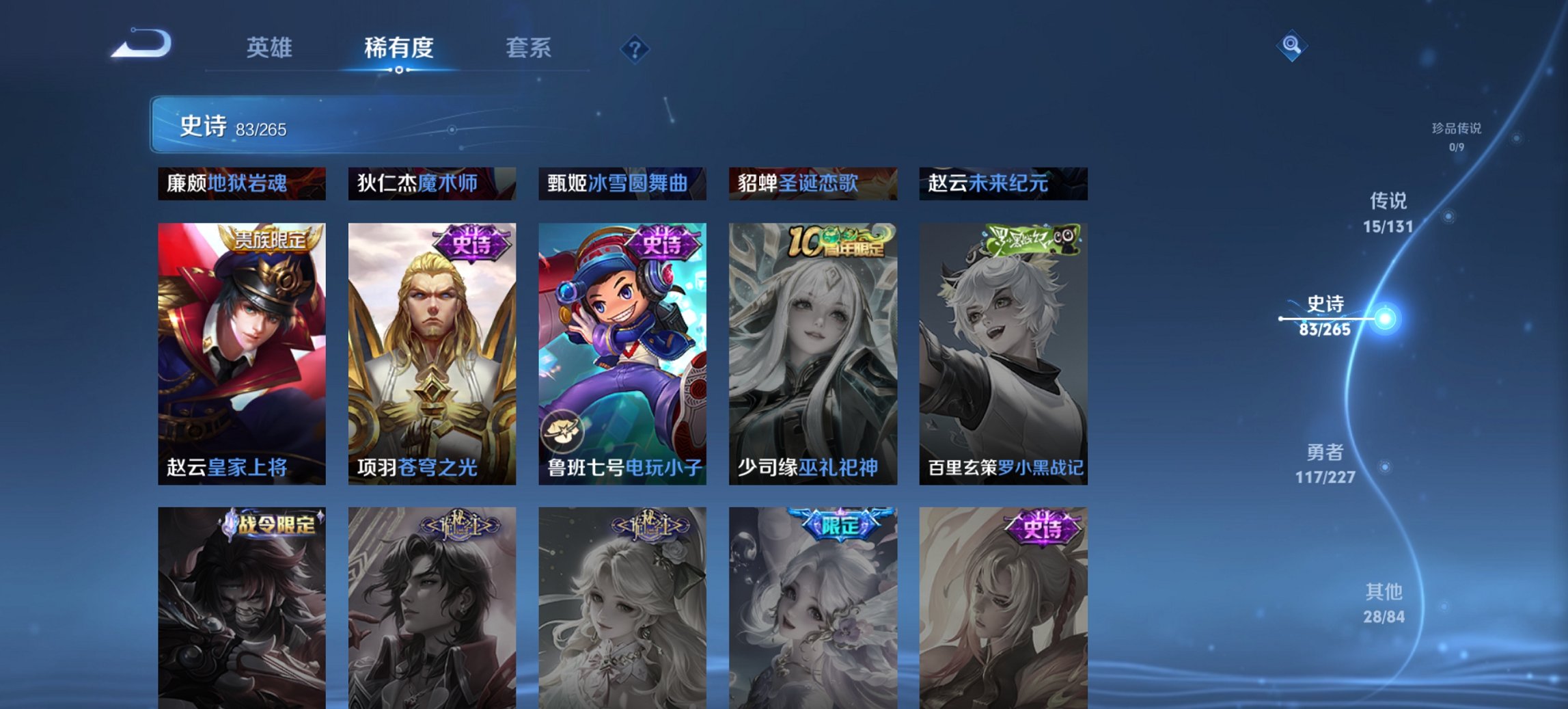
Task: Select 珍品传说 in the right sidebar
Action: 1457,135
